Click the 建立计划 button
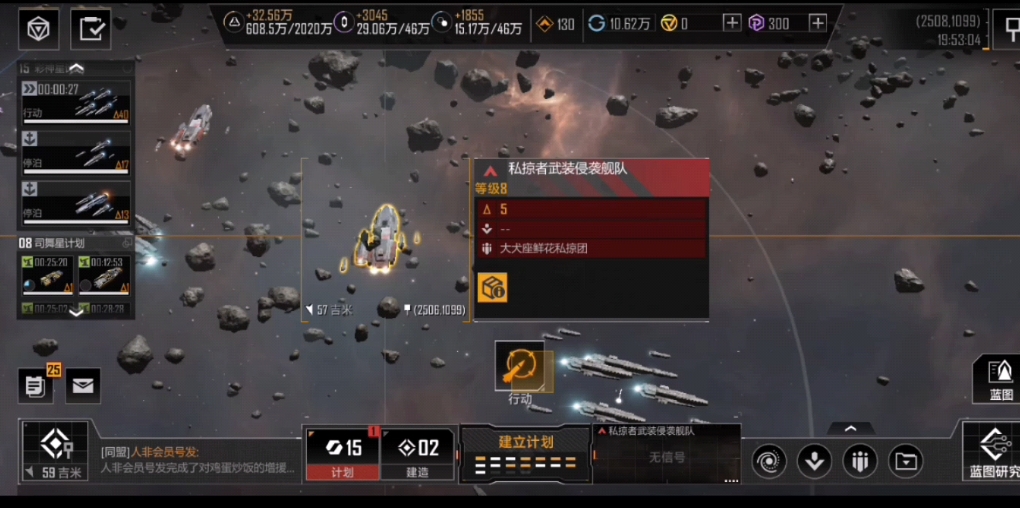 tap(525, 452)
